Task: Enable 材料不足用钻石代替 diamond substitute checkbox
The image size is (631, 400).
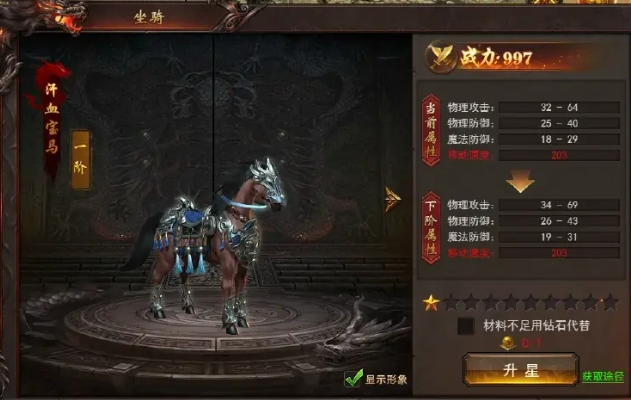Action: pos(466,325)
